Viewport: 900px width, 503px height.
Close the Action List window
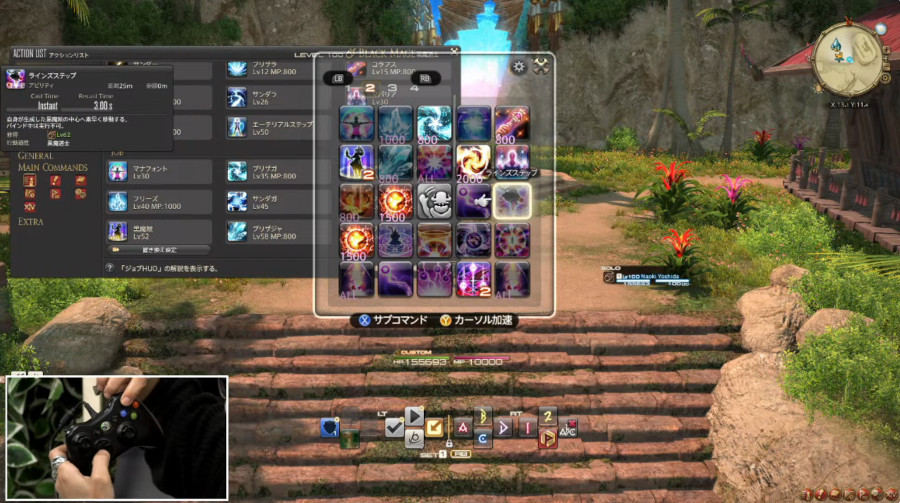(x=454, y=50)
